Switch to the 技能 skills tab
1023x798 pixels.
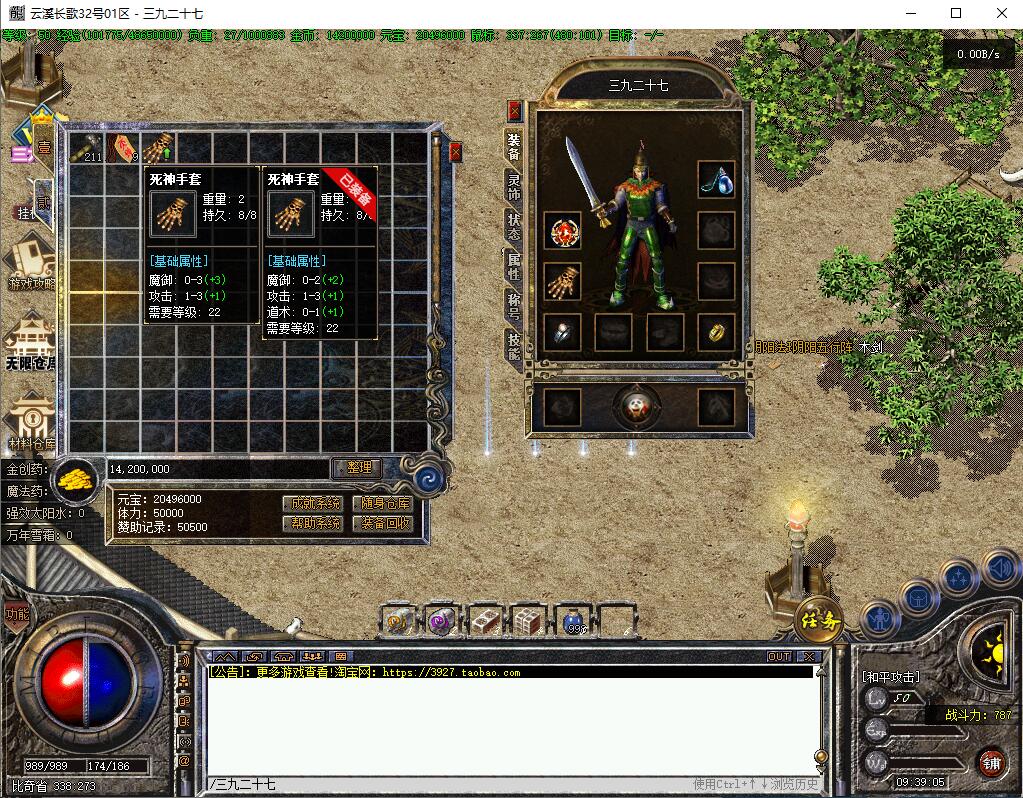point(514,345)
